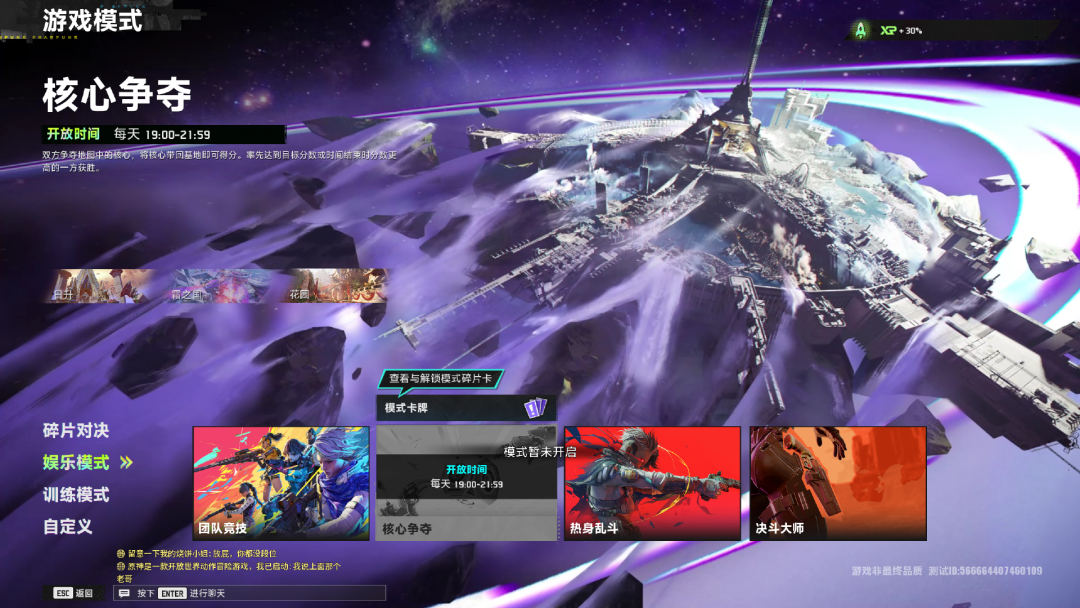View the 花园 map thumbnail

(x=337, y=286)
